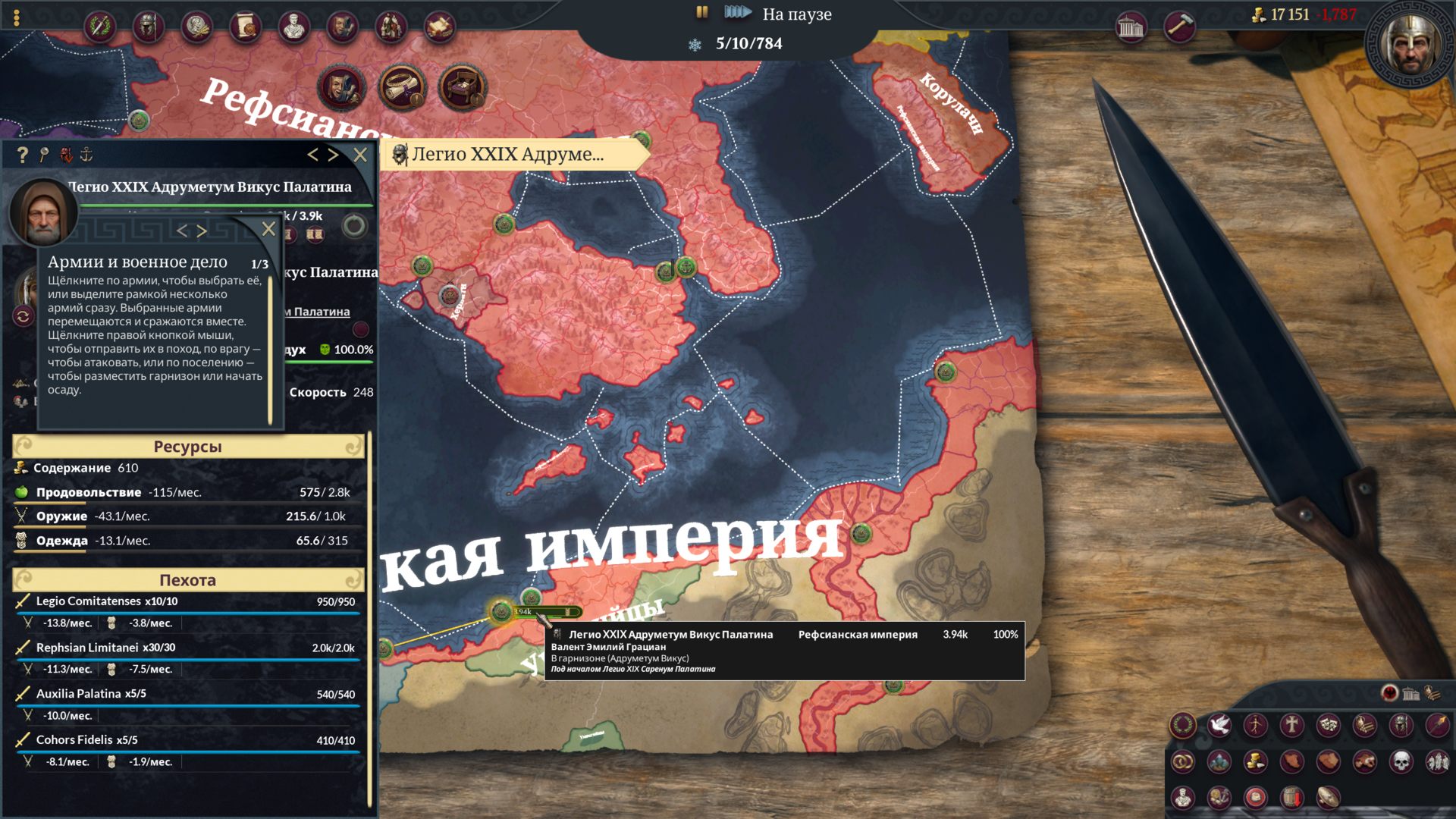This screenshot has height=819, width=1456.
Task: Go to next tutorial tip page
Action: coord(202,231)
